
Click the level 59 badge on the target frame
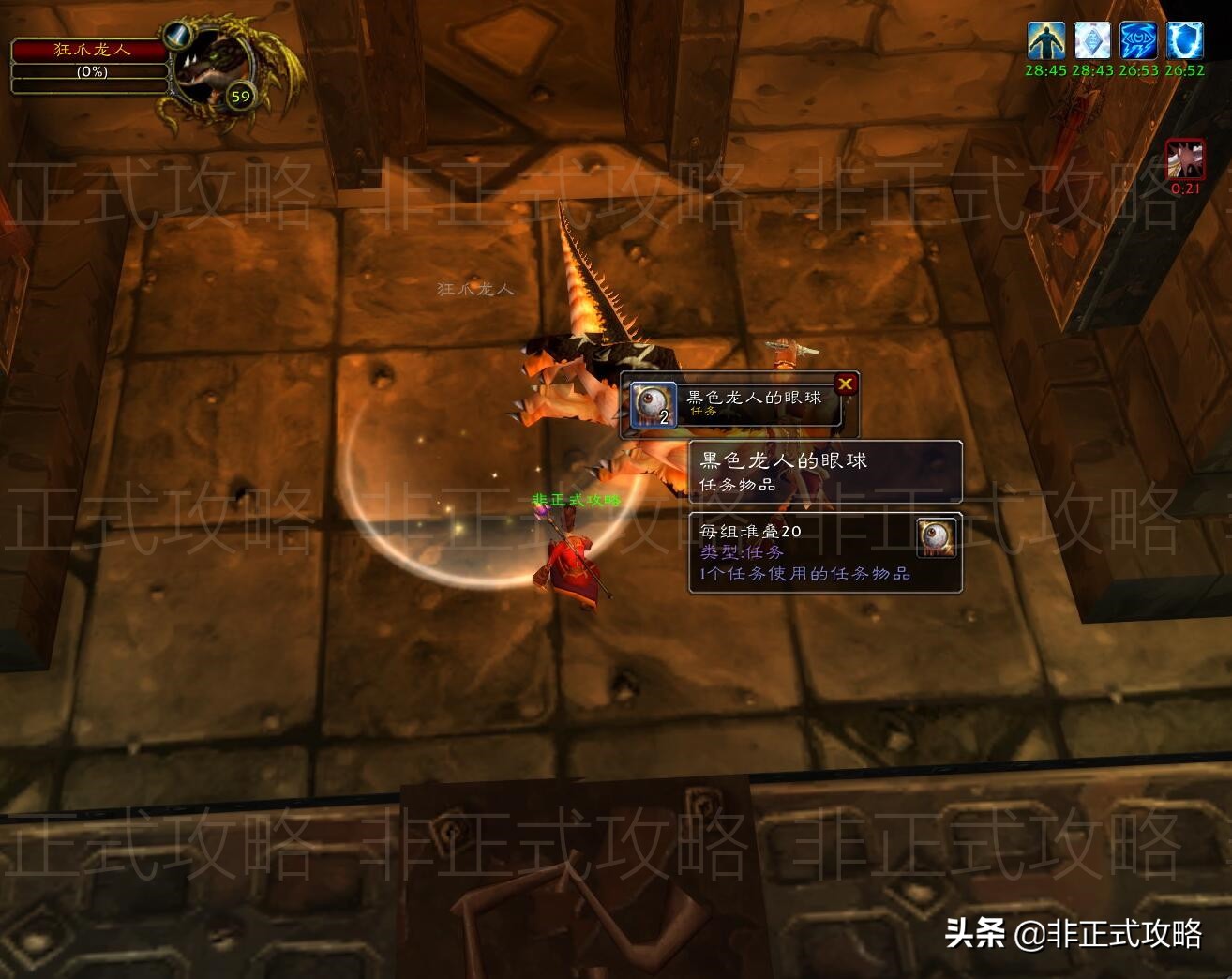[239, 95]
